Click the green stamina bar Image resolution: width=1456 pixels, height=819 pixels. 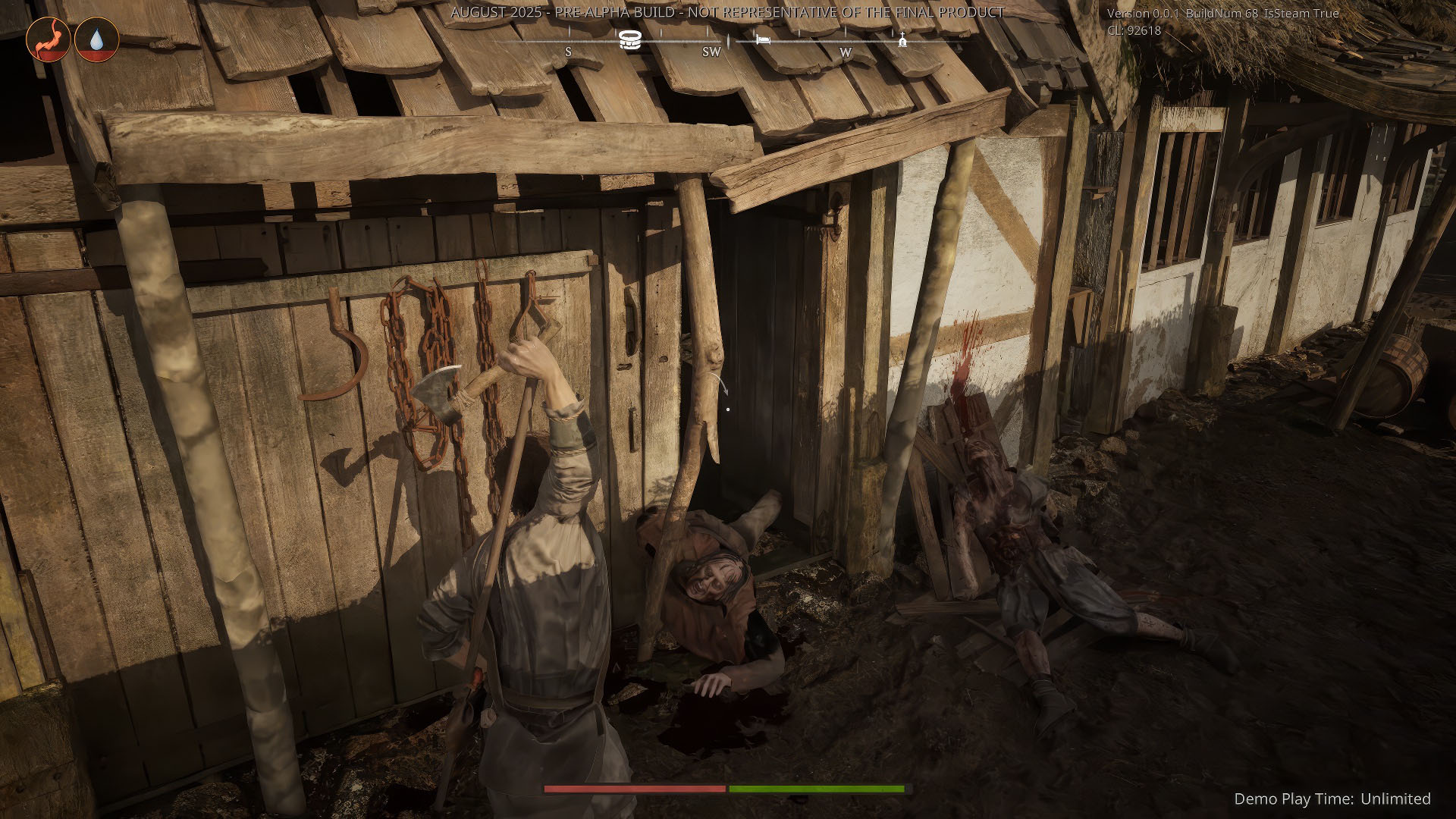pyautogui.click(x=819, y=790)
